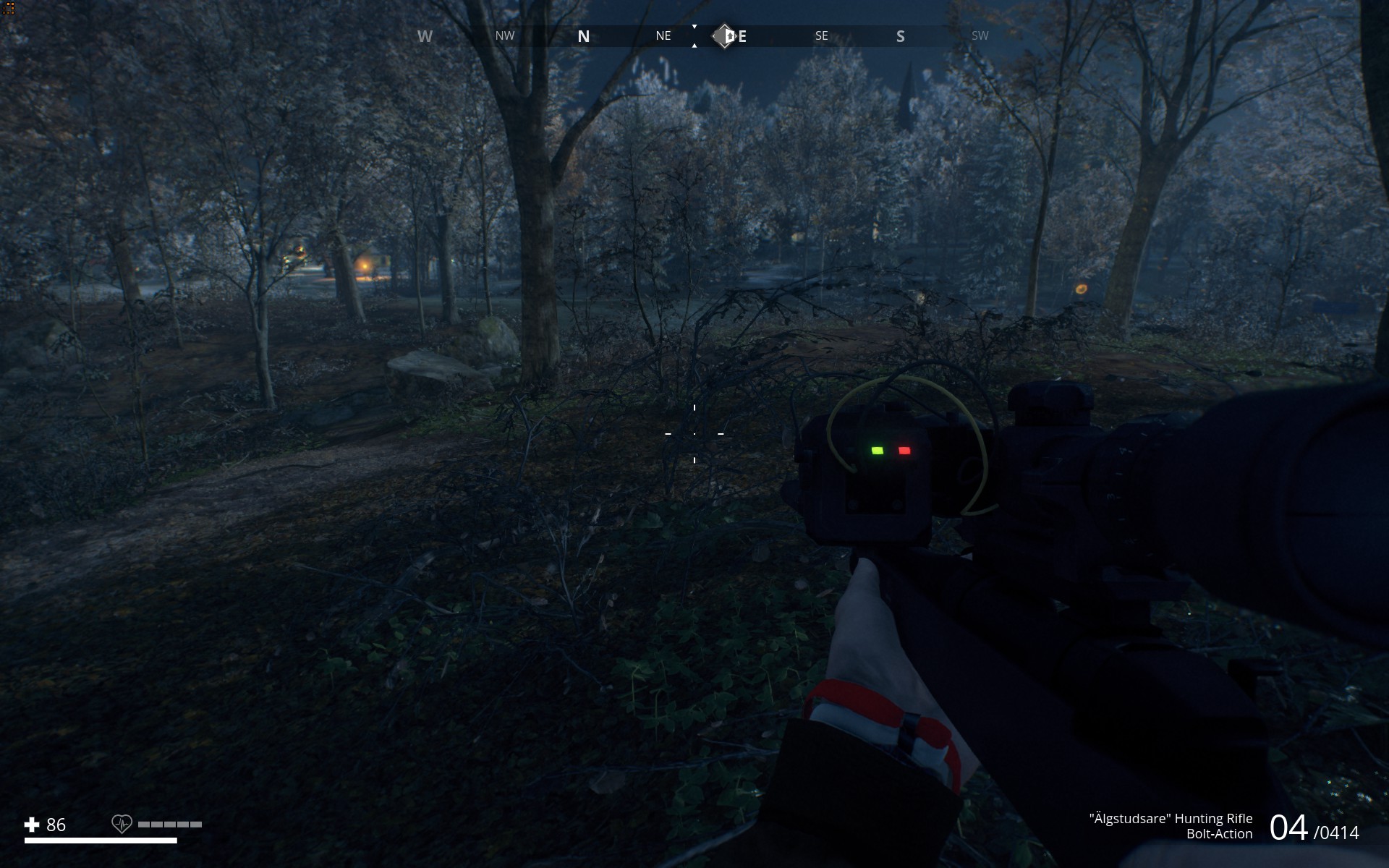
Task: Click the N marker on the compass
Action: 583,35
